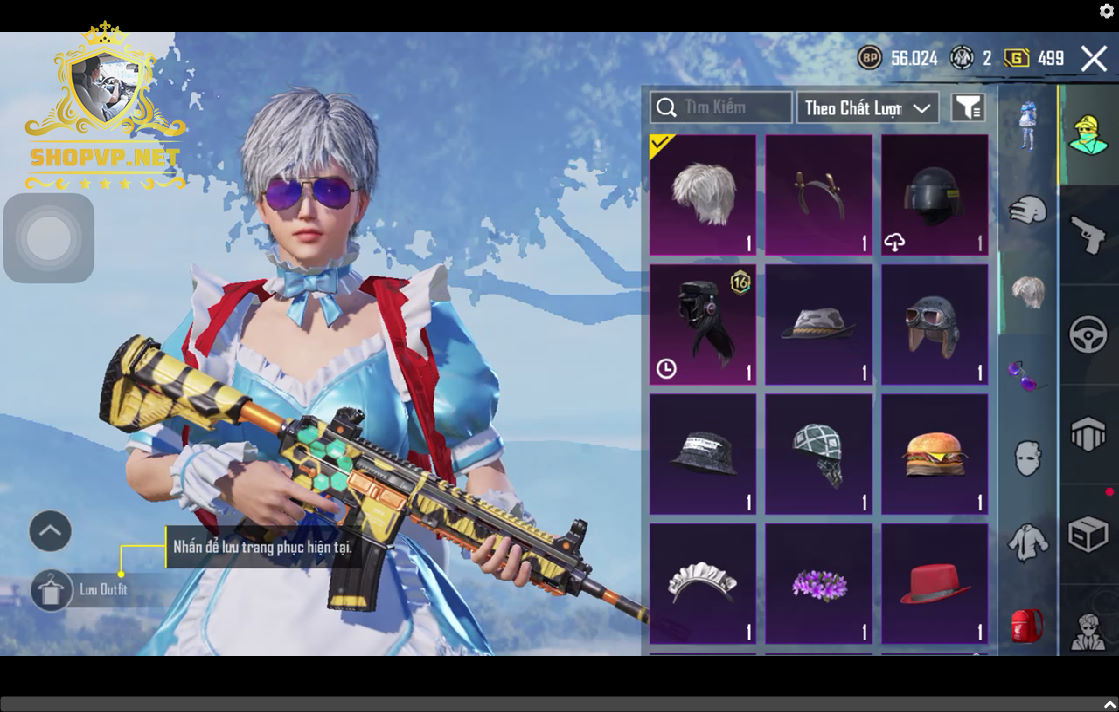Open the backpack subcategory
This screenshot has height=712, width=1119.
click(x=1027, y=625)
